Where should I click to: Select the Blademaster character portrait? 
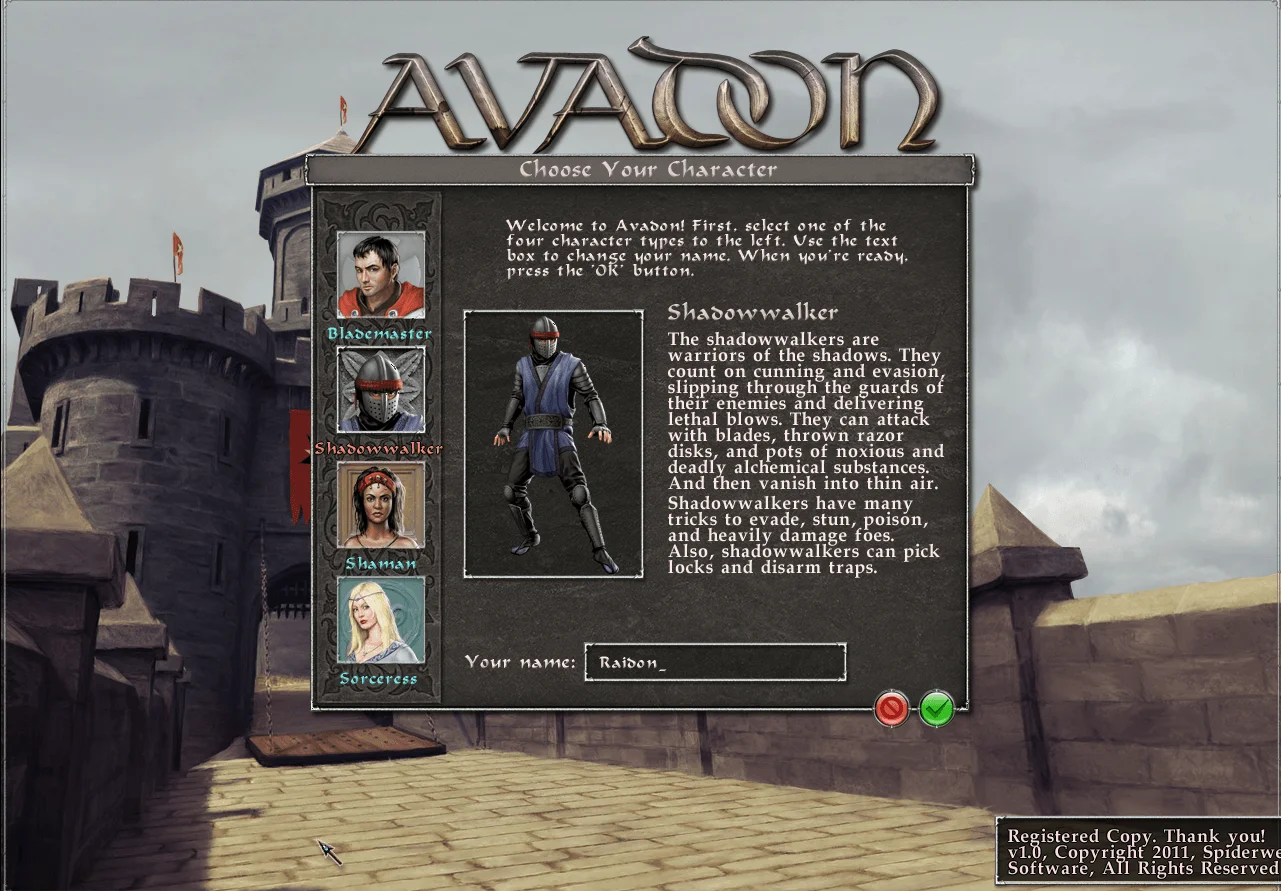[x=382, y=276]
